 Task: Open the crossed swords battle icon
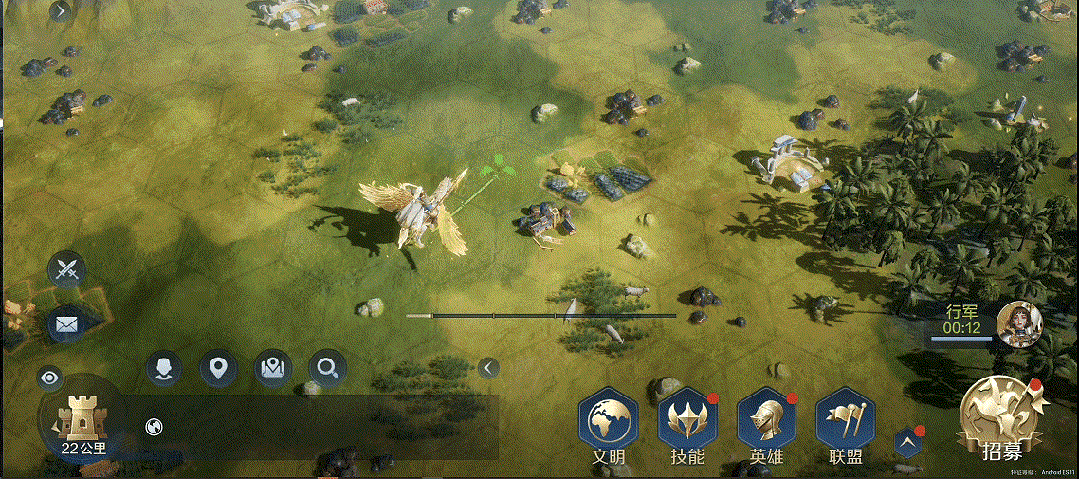(x=67, y=269)
